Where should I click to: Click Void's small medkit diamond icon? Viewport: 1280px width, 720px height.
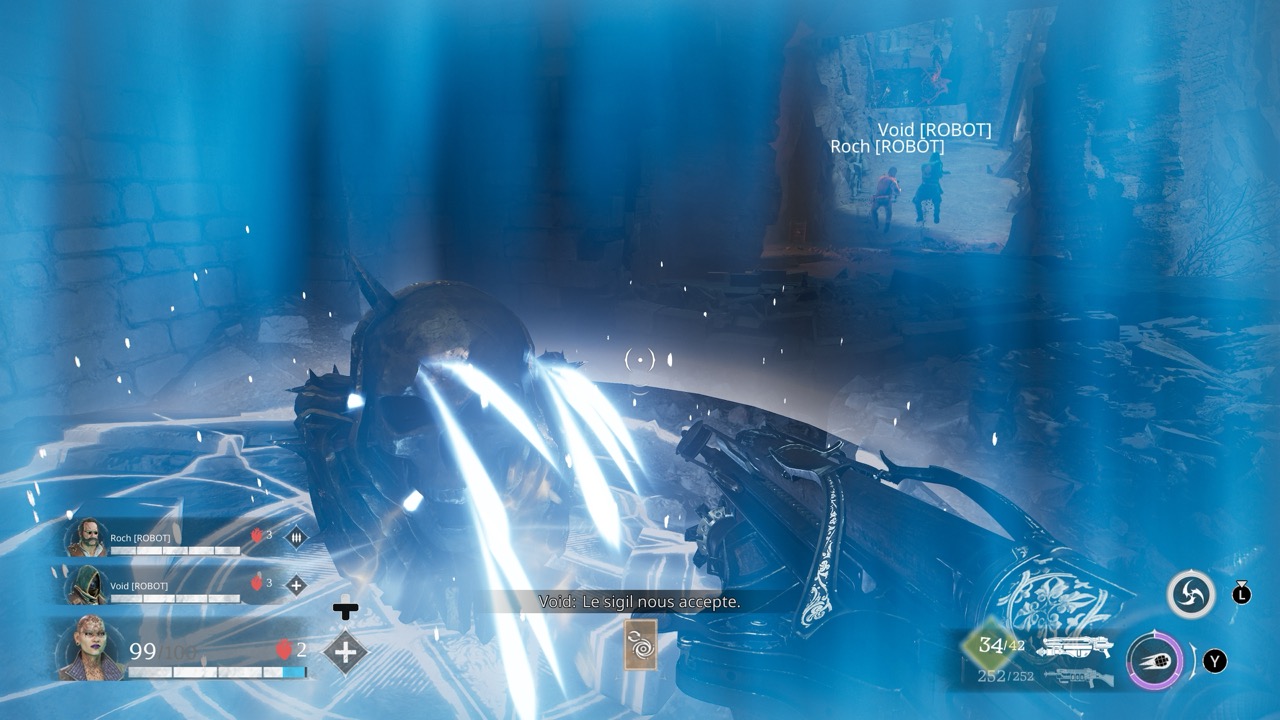(x=296, y=586)
